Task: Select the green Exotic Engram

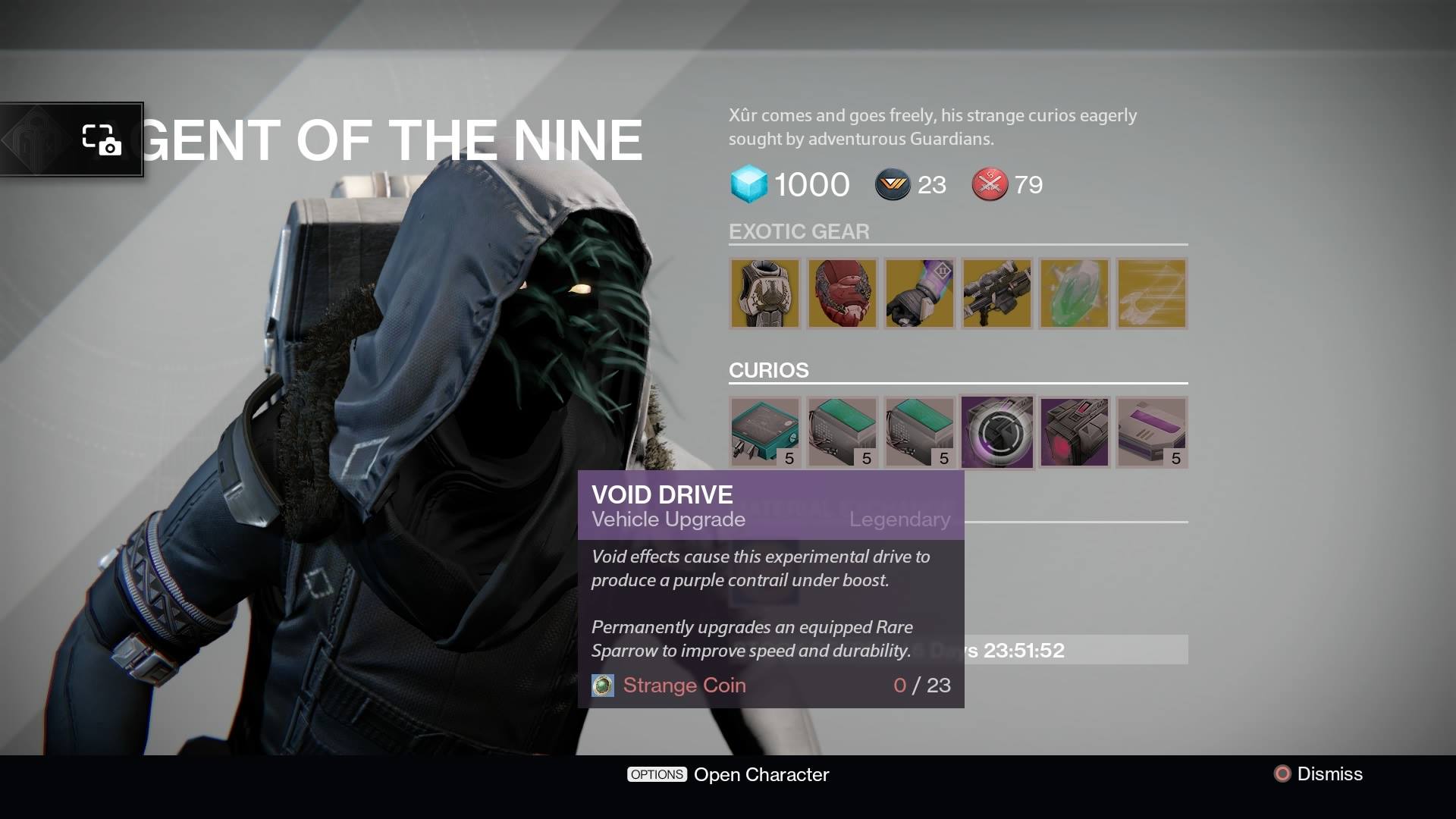Action: pyautogui.click(x=1074, y=293)
